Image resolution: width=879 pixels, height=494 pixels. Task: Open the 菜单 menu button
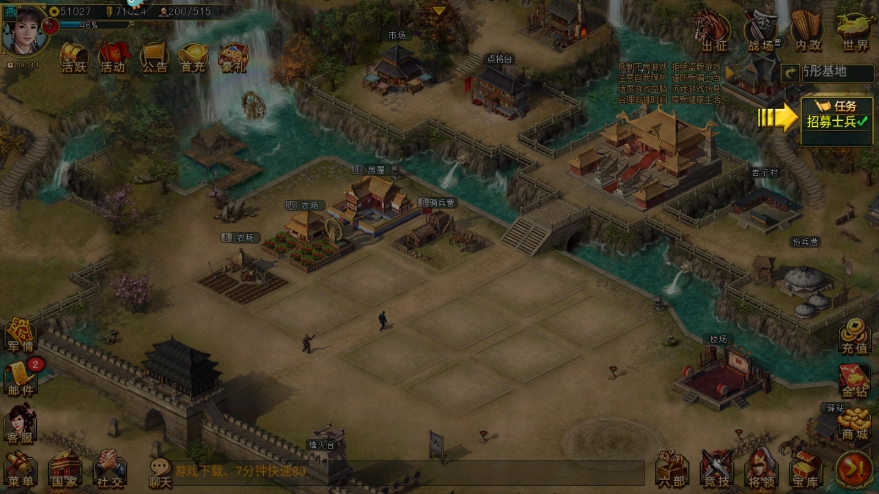coord(20,468)
